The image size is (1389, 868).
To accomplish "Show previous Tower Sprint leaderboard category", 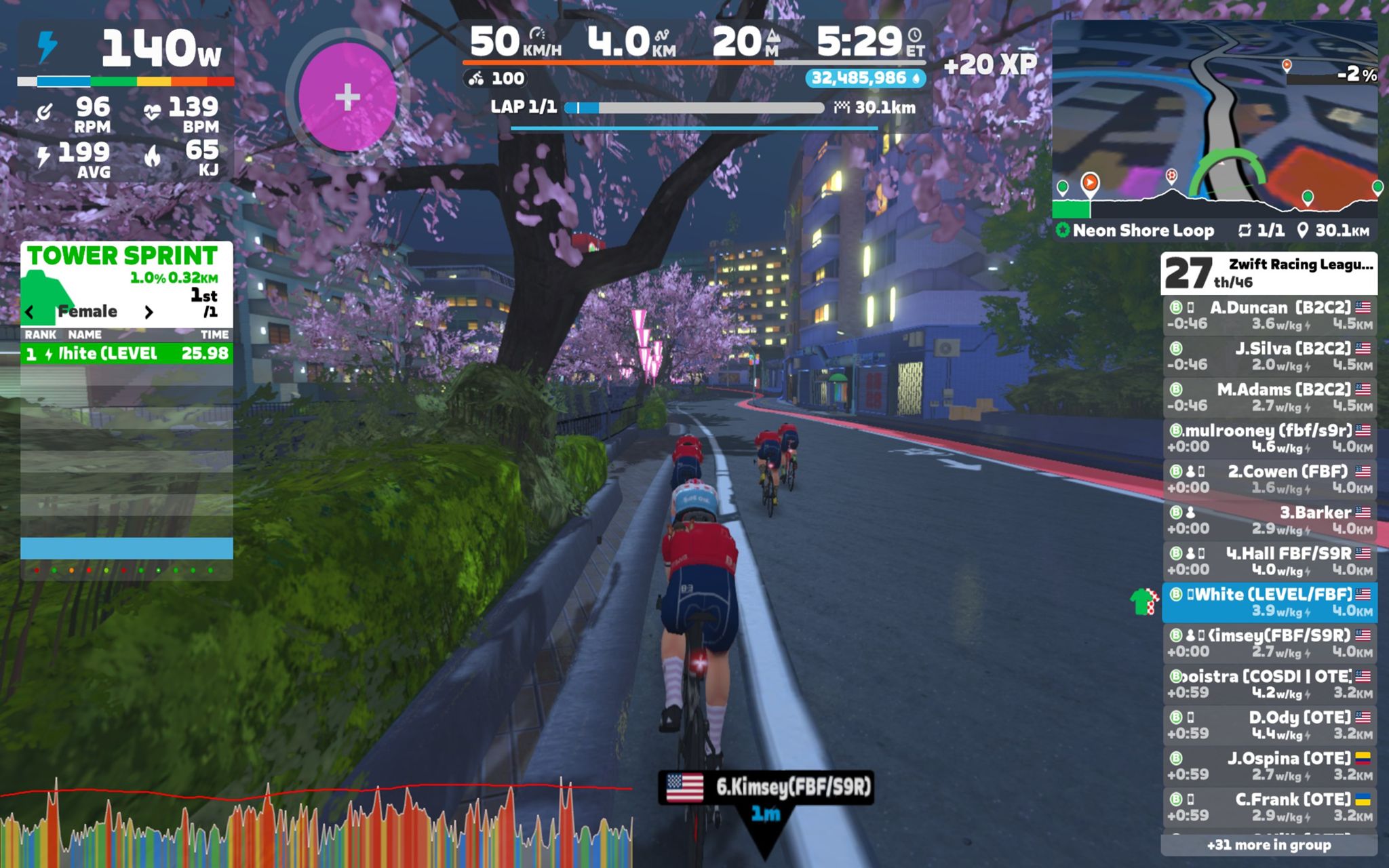I will pyautogui.click(x=30, y=312).
